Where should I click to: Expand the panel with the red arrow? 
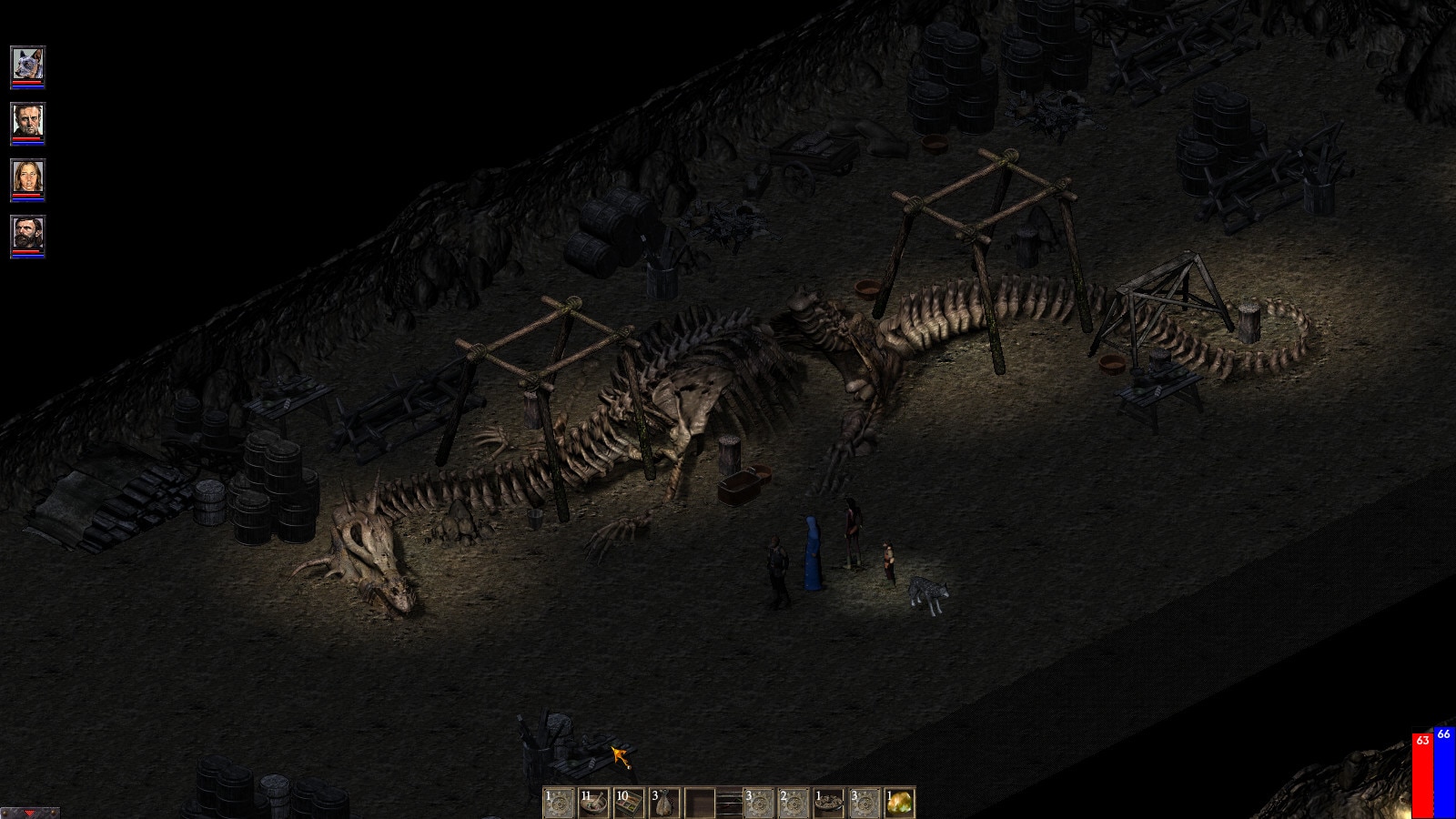[x=29, y=813]
